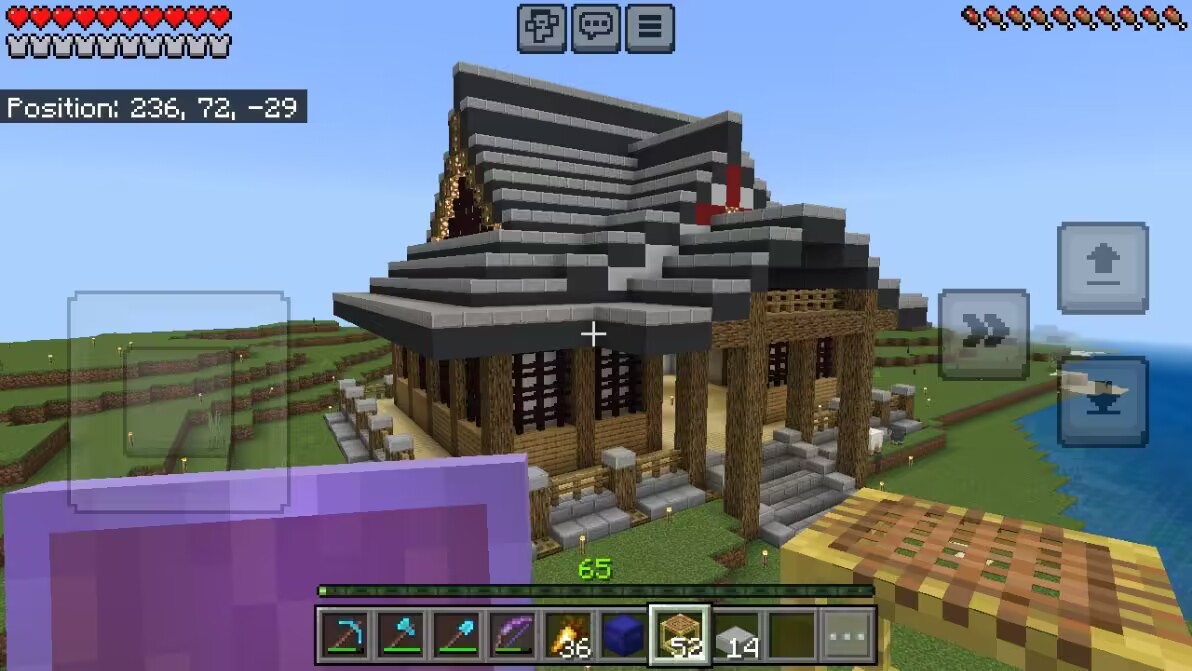
Task: Tap the movement joystick pad
Action: (178, 400)
